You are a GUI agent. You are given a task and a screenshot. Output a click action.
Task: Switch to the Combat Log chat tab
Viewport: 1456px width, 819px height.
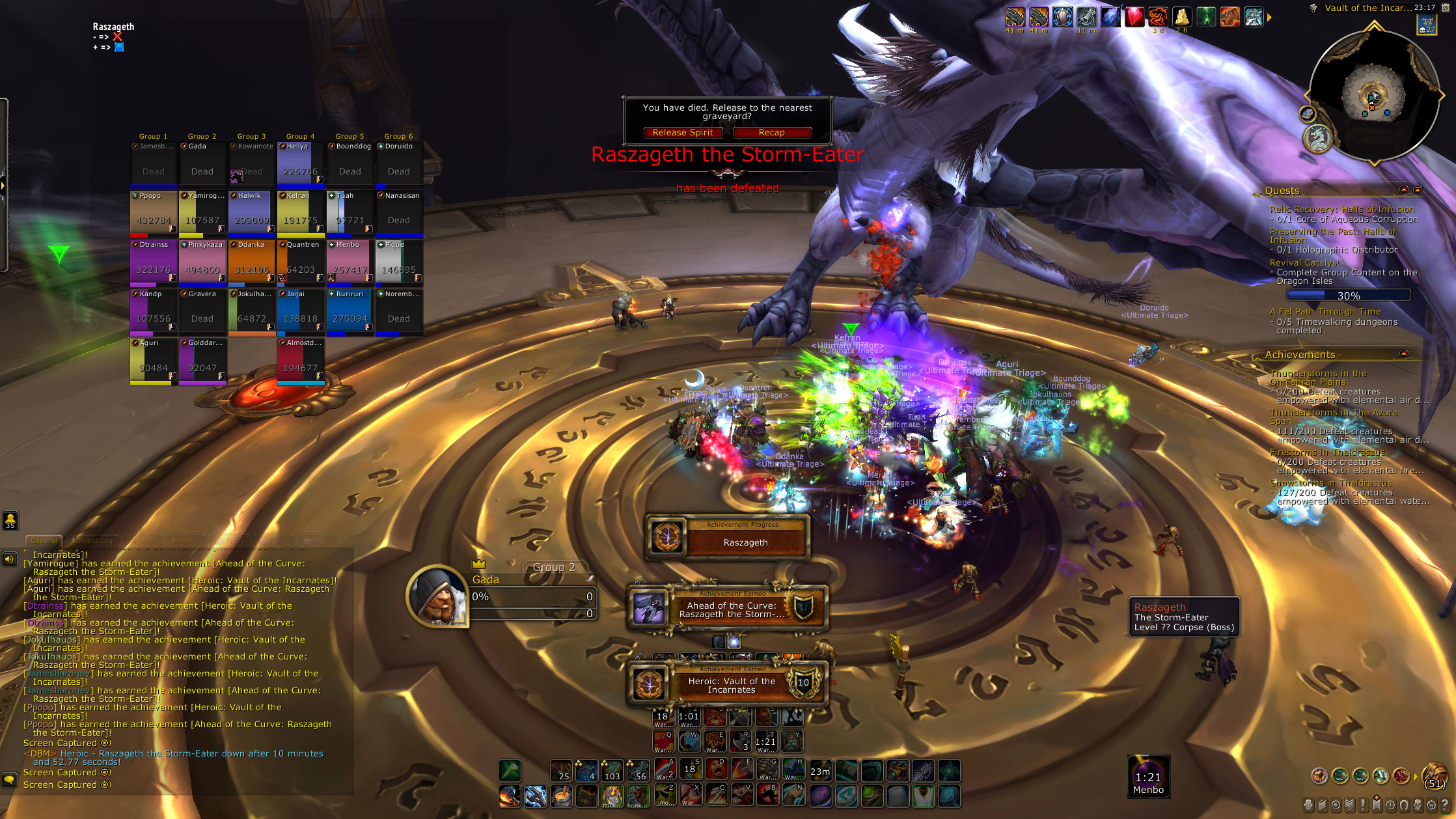[92, 540]
